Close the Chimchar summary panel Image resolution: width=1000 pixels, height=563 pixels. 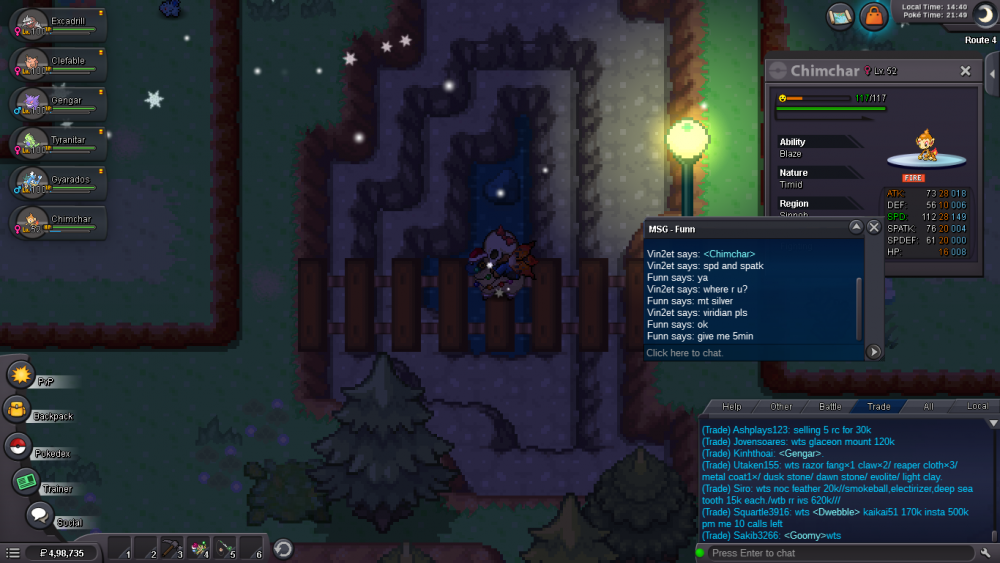coord(965,71)
